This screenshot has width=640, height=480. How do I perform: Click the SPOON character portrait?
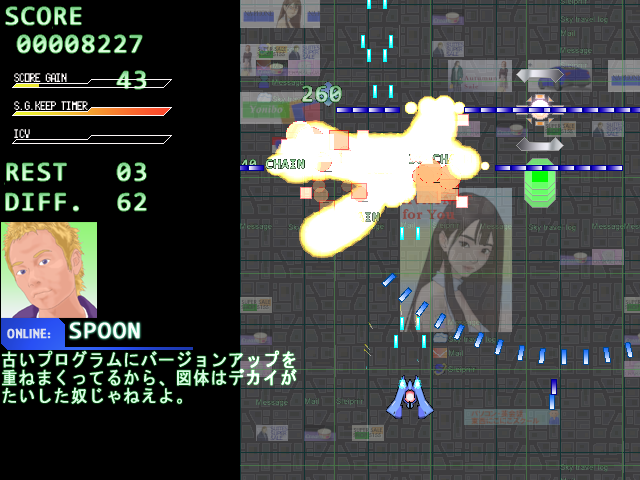[49, 270]
